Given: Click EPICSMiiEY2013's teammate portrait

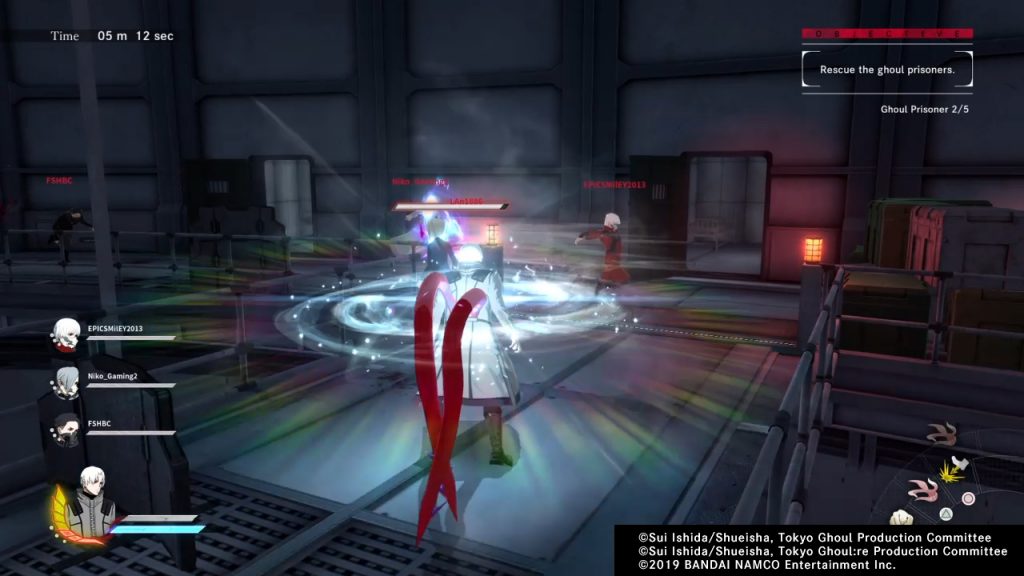Looking at the screenshot, I should pyautogui.click(x=68, y=335).
